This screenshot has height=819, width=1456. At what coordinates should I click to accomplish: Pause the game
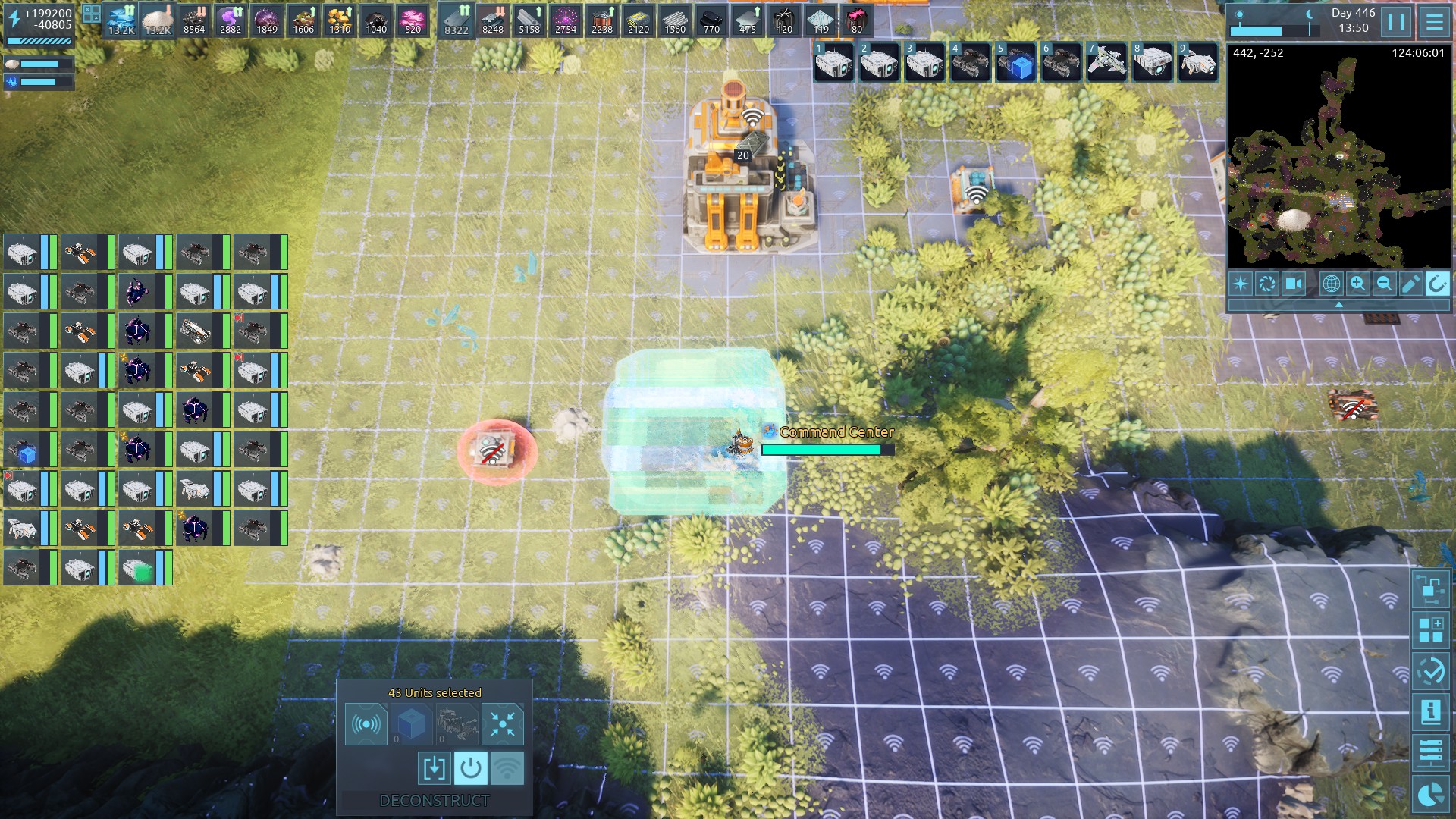click(x=1396, y=22)
